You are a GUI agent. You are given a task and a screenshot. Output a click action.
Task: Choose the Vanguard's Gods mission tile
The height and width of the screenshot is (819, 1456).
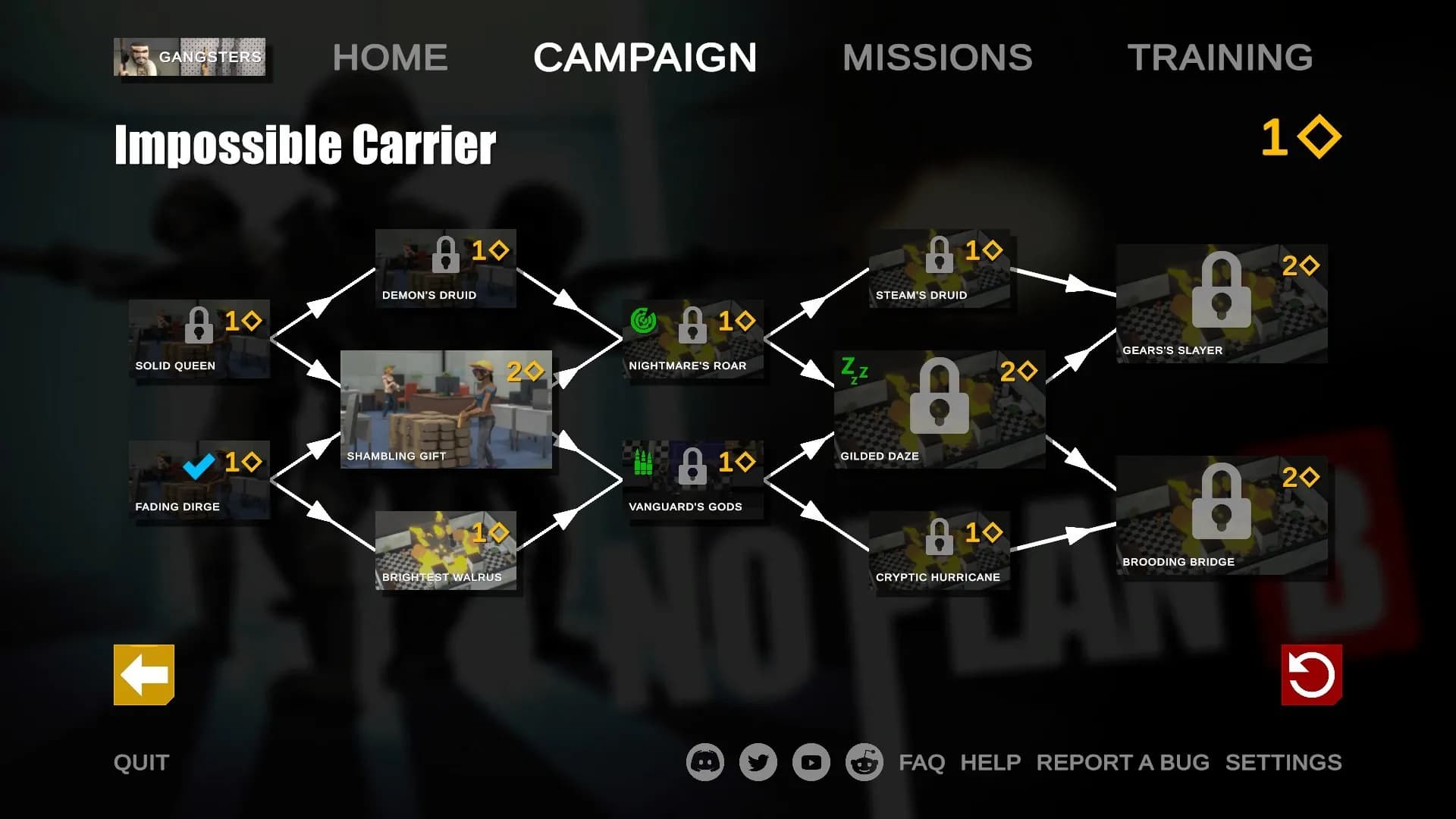pyautogui.click(x=692, y=480)
